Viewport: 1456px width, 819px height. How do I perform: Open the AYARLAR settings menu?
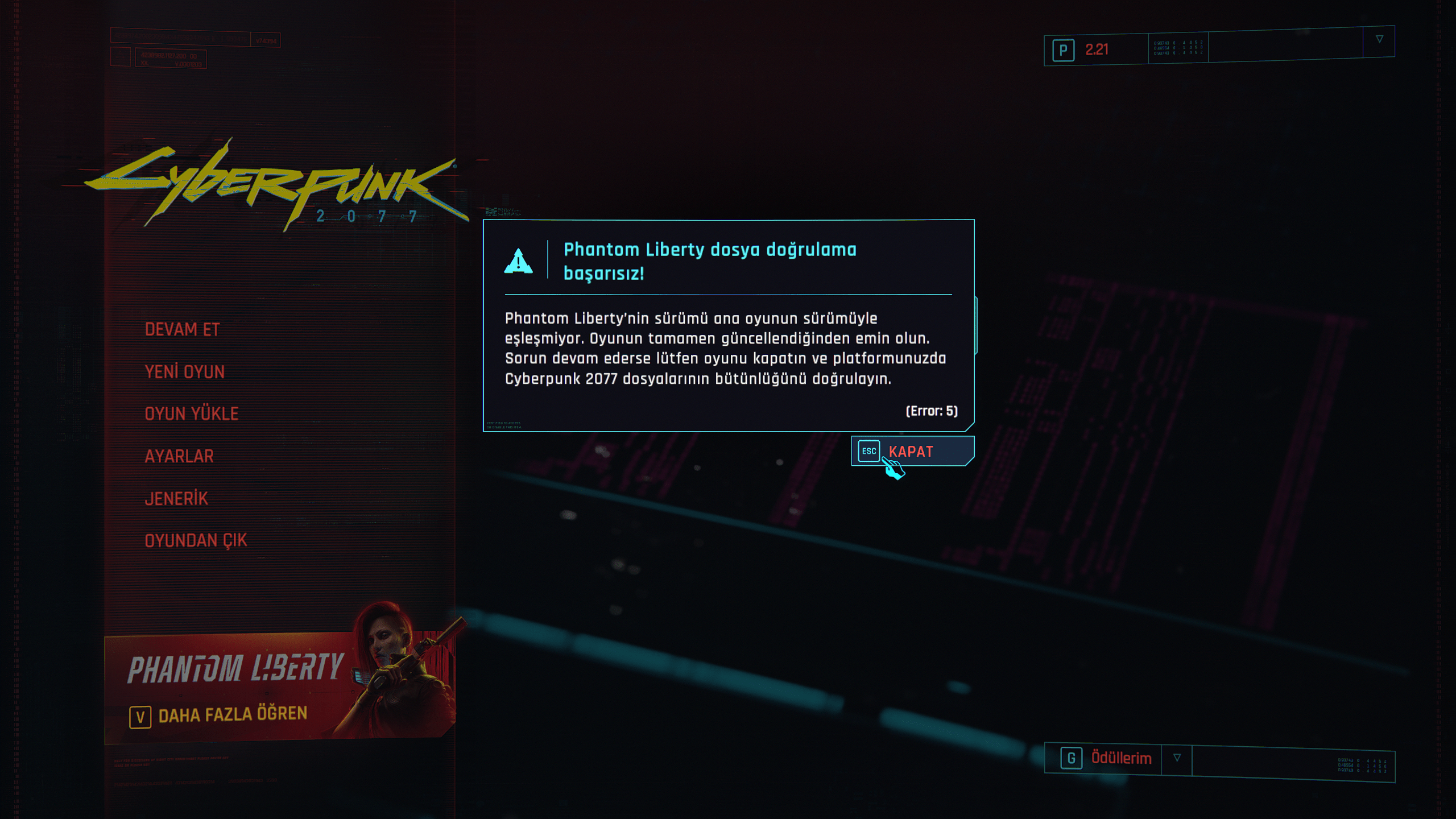(179, 456)
